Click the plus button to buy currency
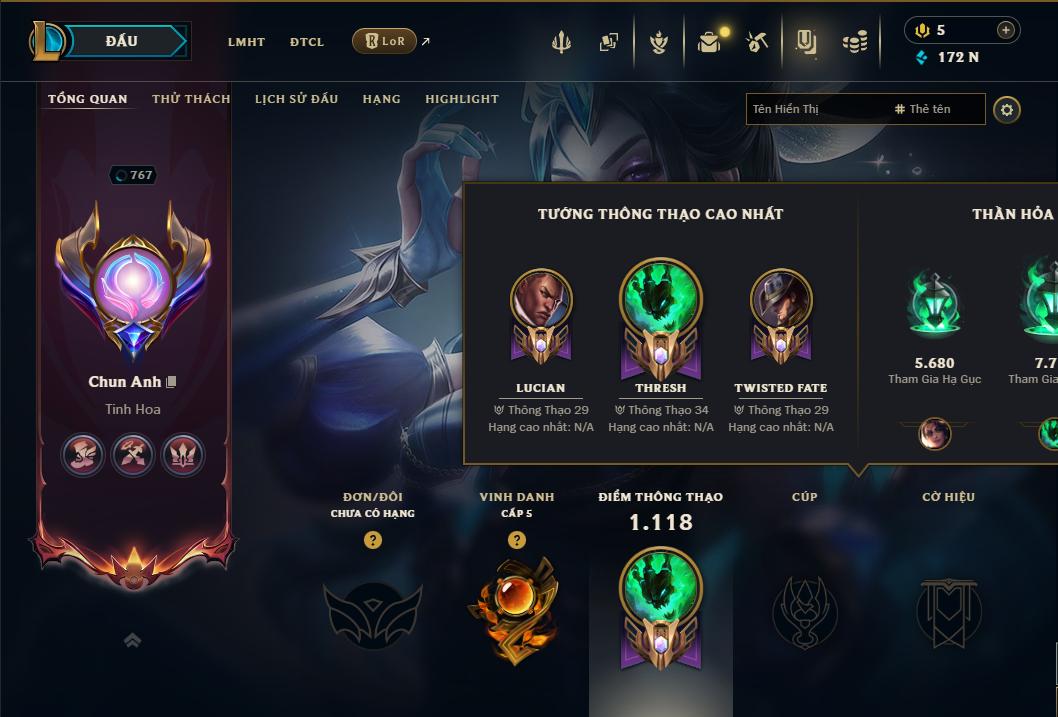The height and width of the screenshot is (717, 1058). pos(1005,30)
